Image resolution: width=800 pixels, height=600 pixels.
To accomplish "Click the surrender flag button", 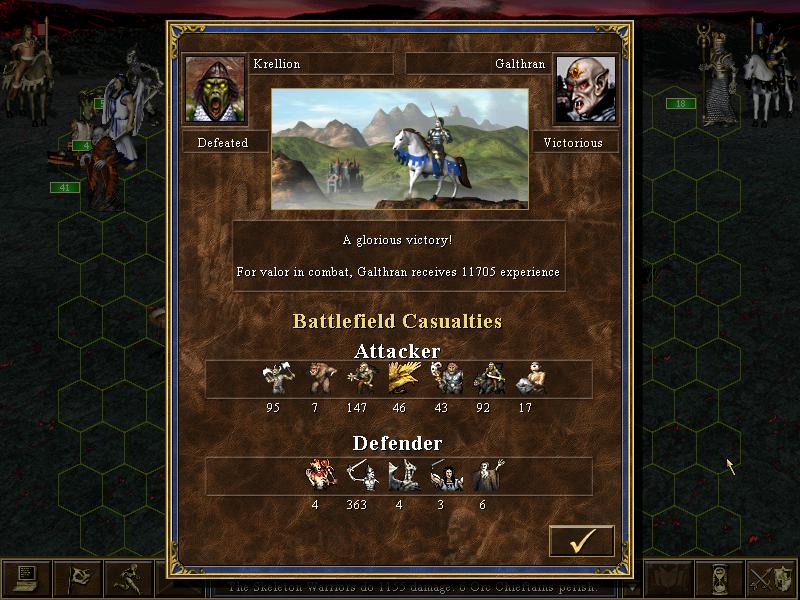I will [77, 578].
